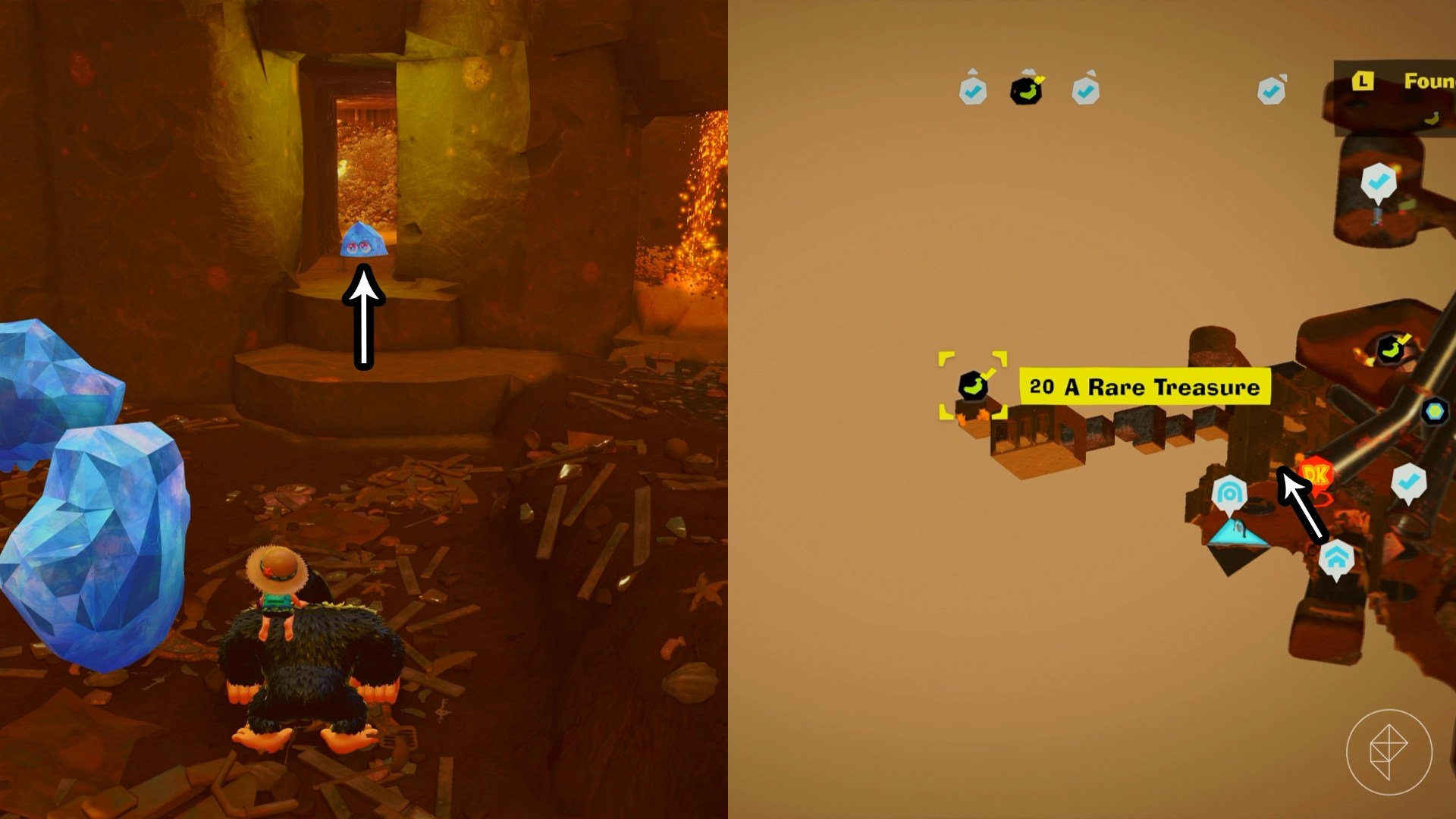Click the blue hexagon marker on the map
The width and height of the screenshot is (1456, 819).
coord(1435,411)
